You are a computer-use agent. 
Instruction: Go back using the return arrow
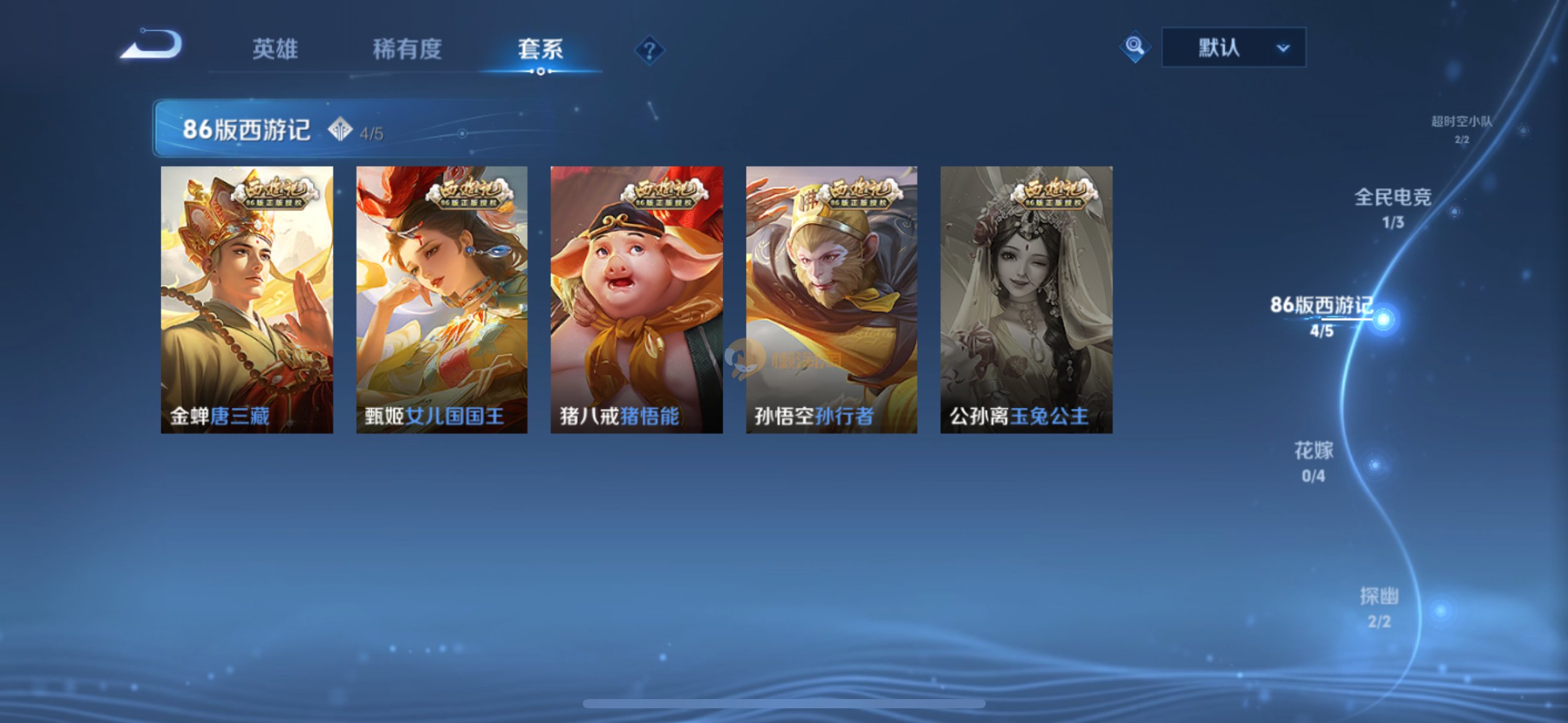pyautogui.click(x=152, y=45)
